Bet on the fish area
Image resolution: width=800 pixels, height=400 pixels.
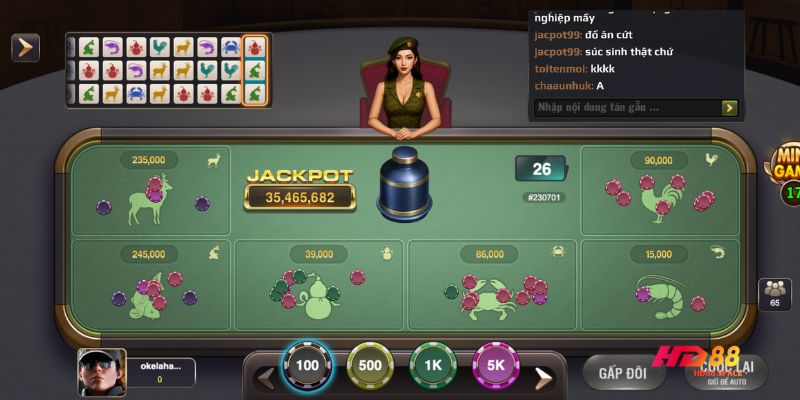[152, 283]
